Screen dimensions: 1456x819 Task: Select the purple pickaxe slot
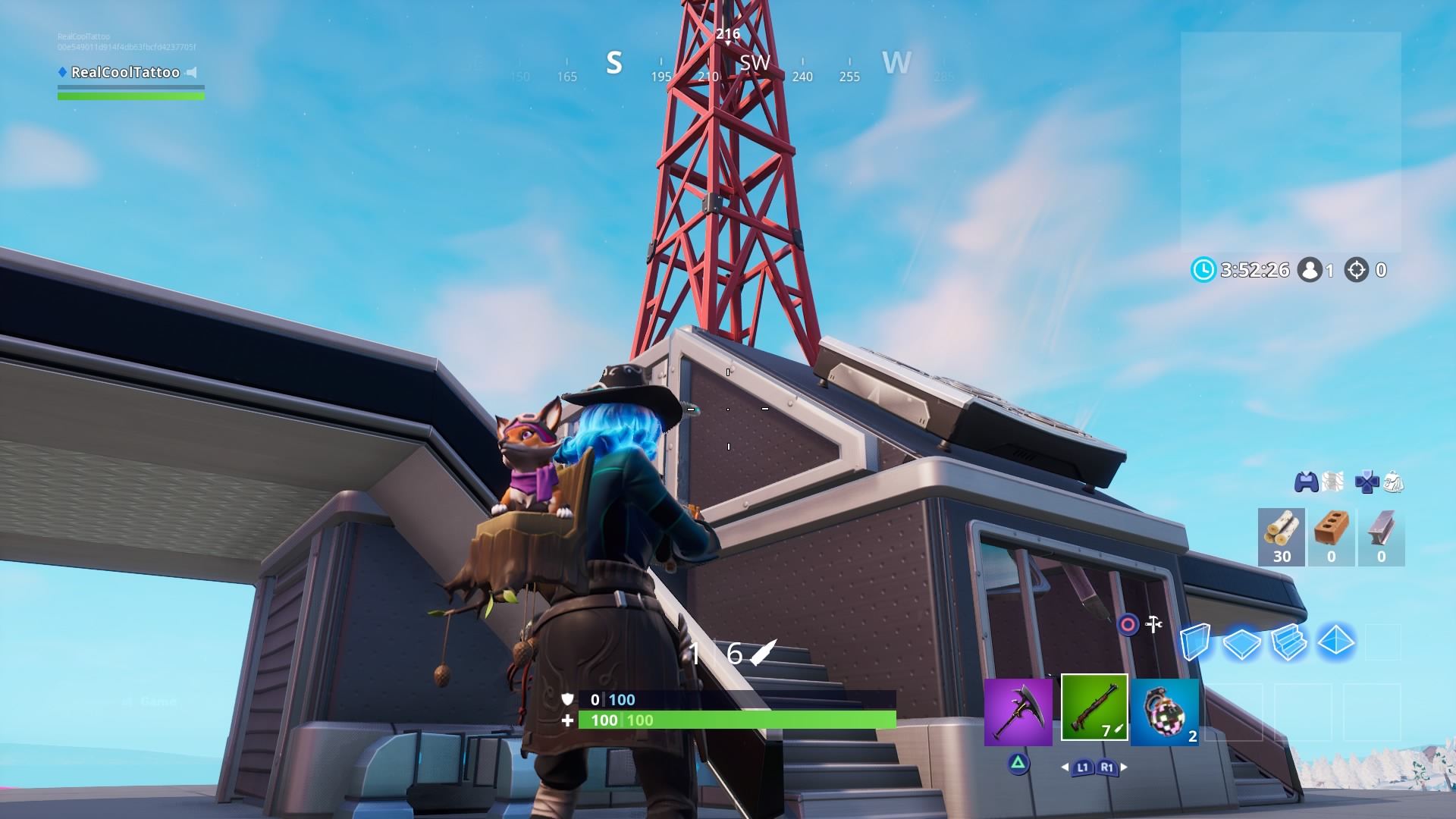(x=1018, y=712)
